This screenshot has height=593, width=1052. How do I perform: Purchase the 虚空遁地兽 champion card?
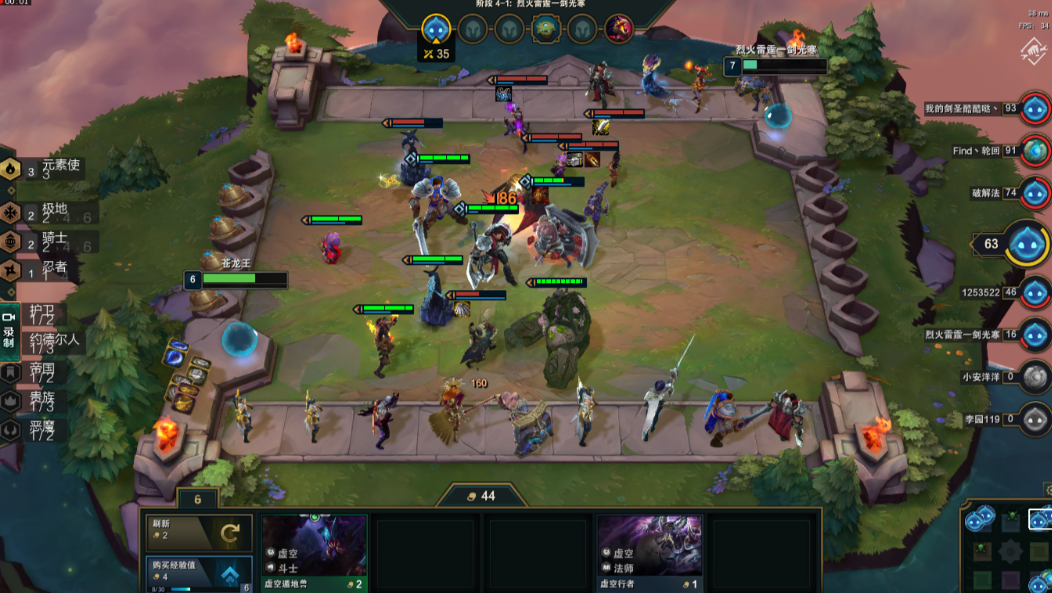point(314,551)
